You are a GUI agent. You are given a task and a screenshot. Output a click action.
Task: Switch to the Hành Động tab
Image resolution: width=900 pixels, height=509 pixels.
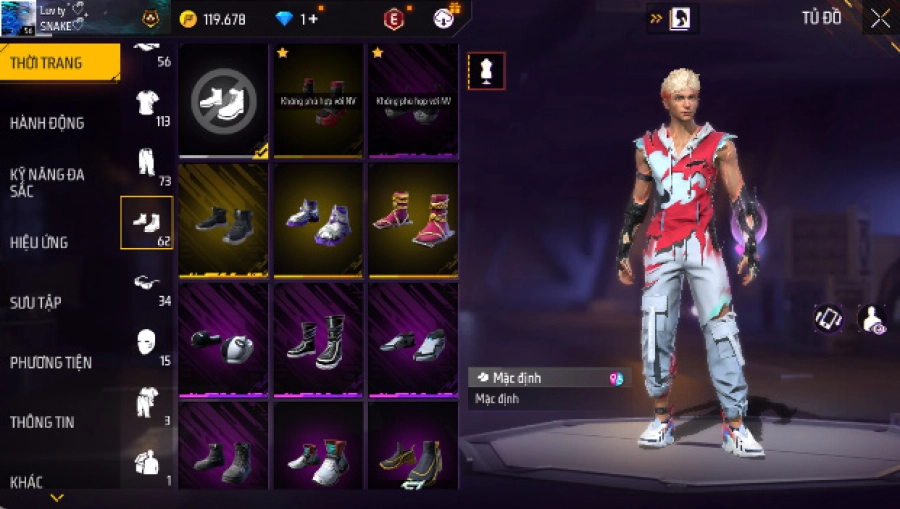[47, 123]
